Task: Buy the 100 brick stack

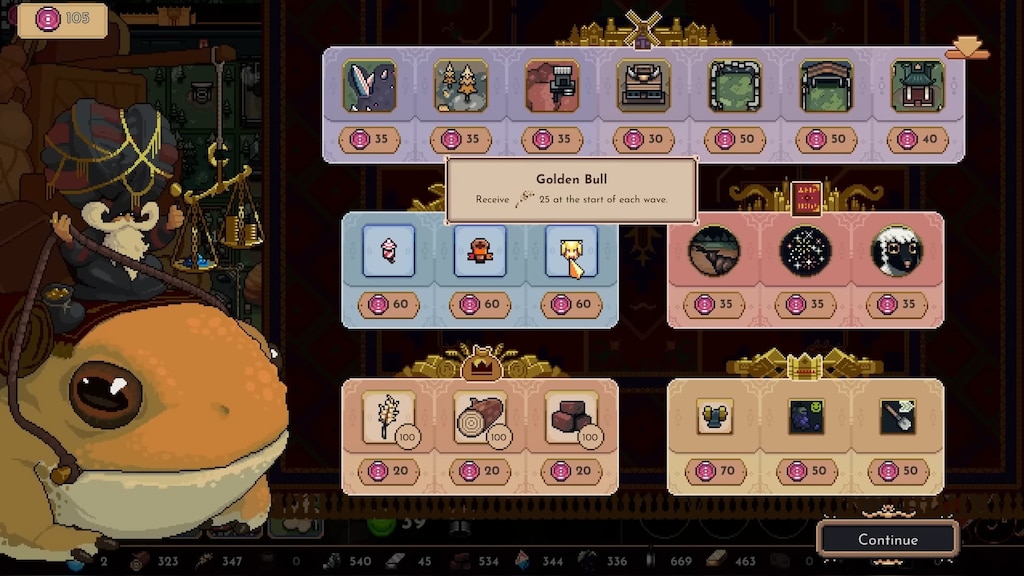Action: [571, 417]
